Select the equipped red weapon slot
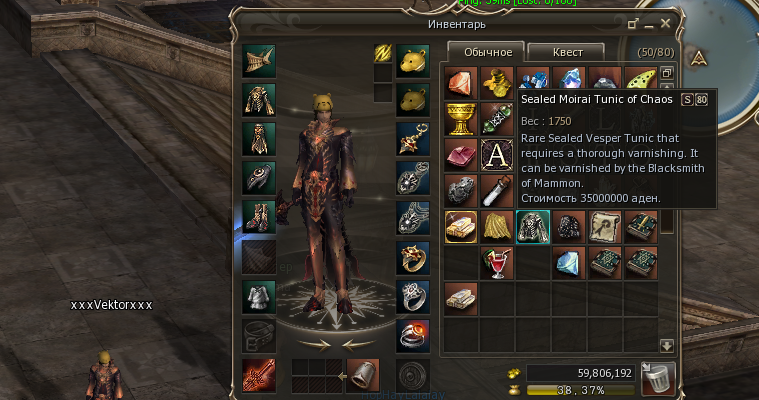This screenshot has width=759, height=400. coord(259,376)
